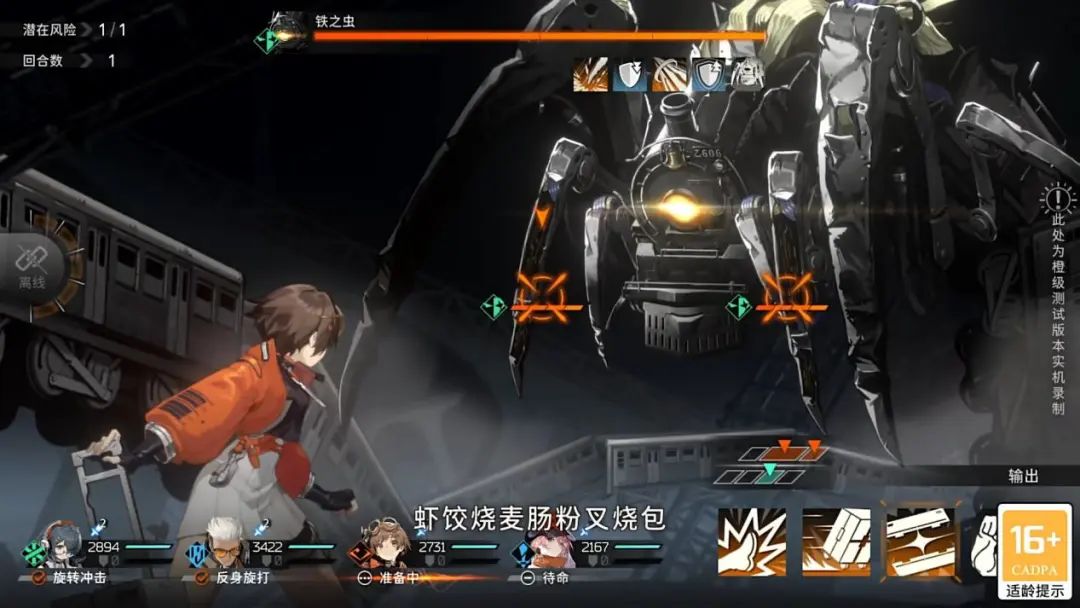Image resolution: width=1080 pixels, height=608 pixels.
Task: Inspect the orange burst enemy status icon
Action: [x=590, y=75]
